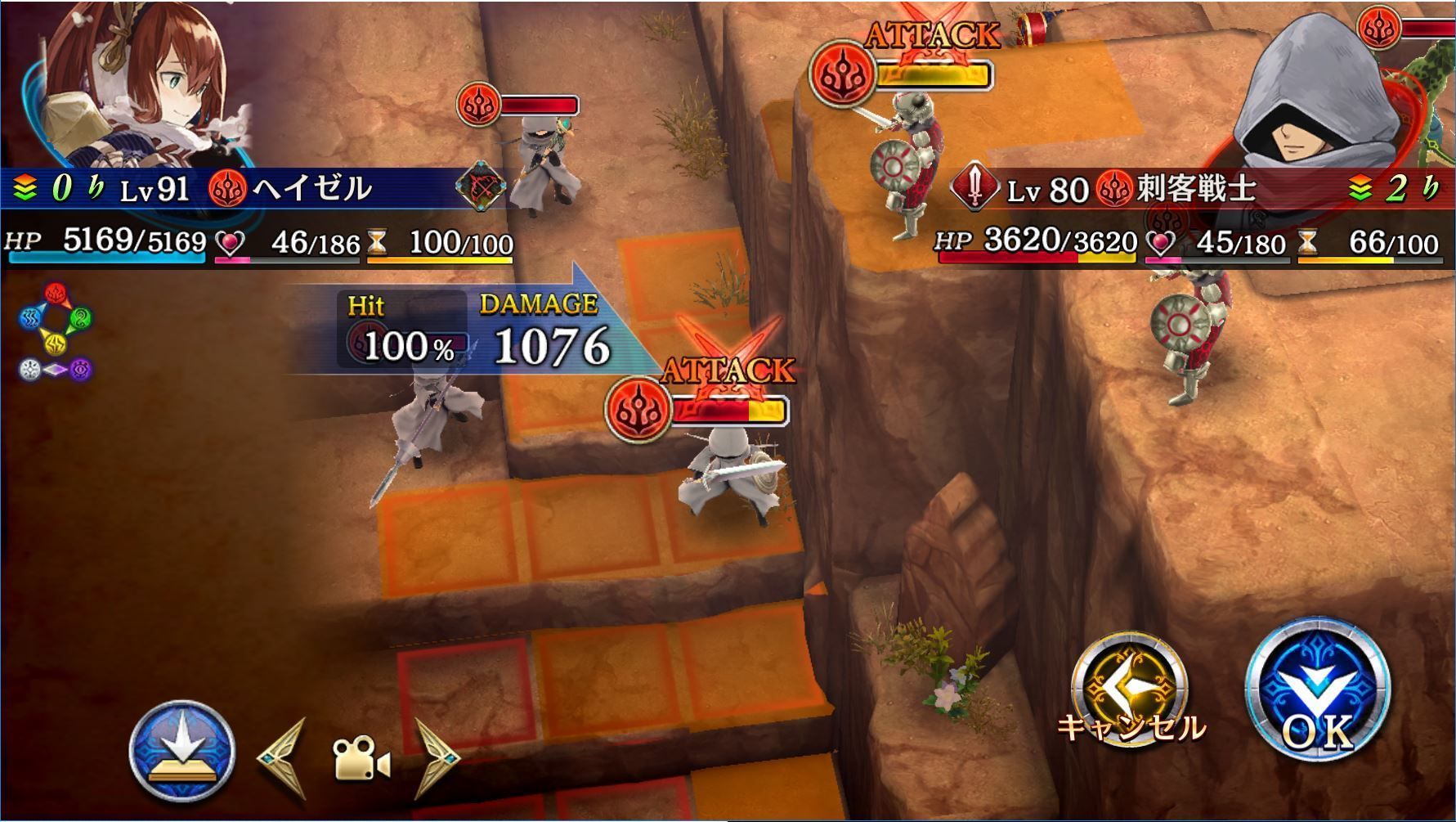Click the blue download-arrow round button
The height and width of the screenshot is (822, 1456).
(x=182, y=750)
